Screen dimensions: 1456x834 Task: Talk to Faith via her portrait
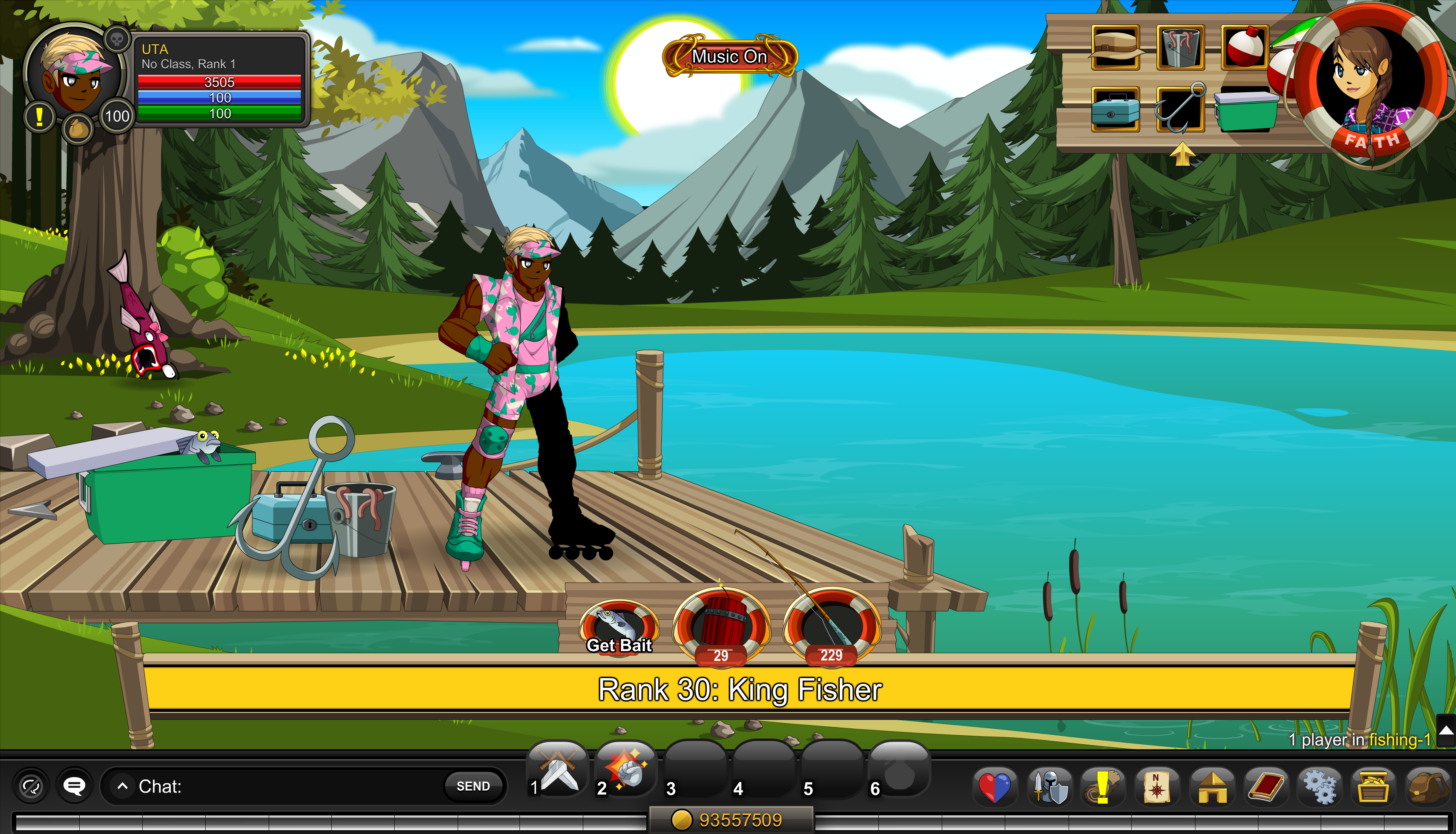[x=1369, y=83]
